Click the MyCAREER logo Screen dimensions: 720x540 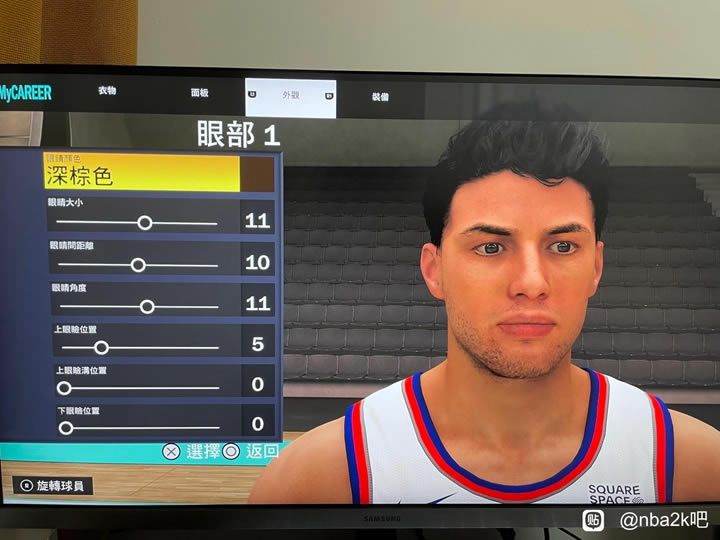26,93
